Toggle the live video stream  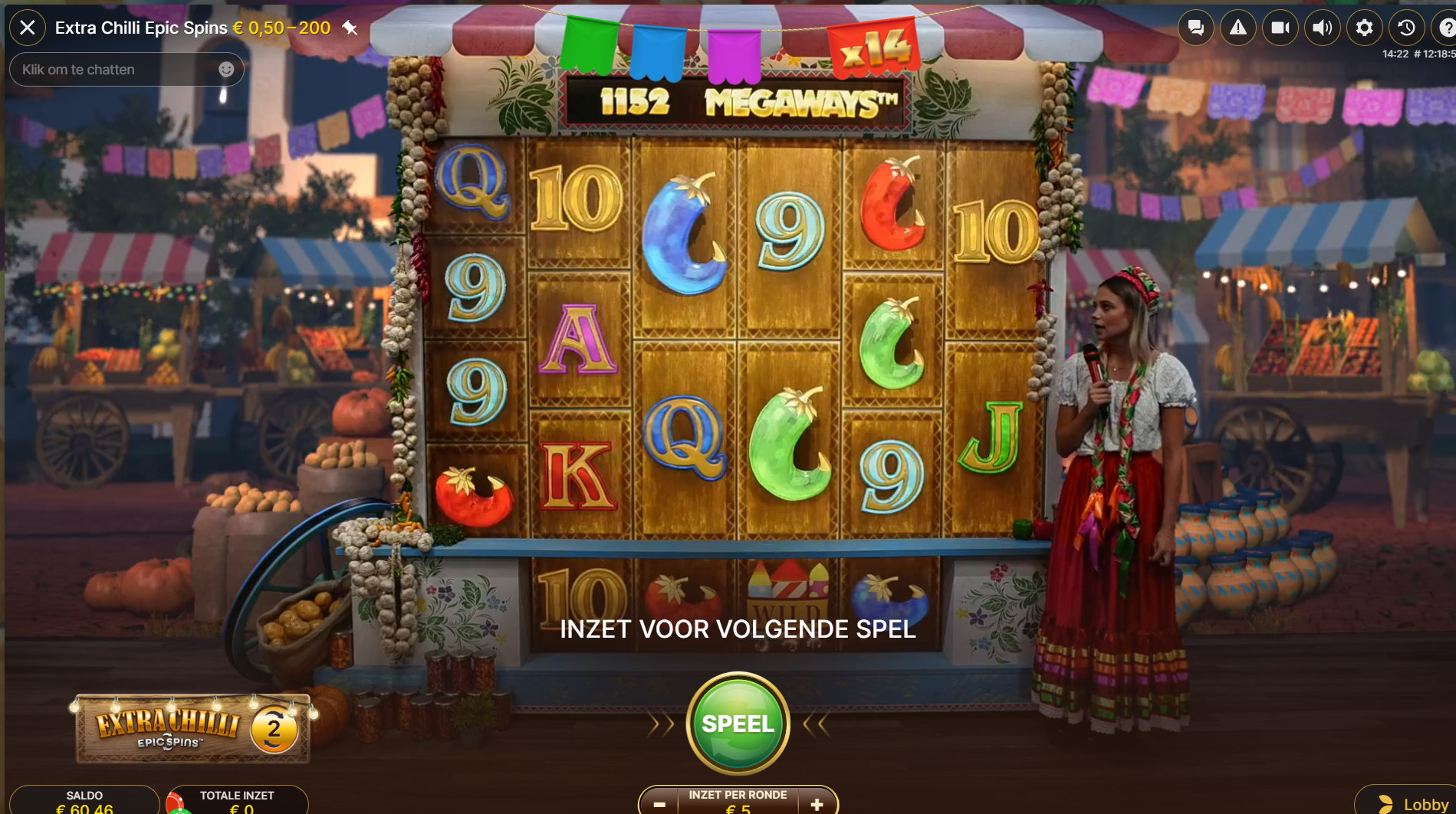point(1279,28)
